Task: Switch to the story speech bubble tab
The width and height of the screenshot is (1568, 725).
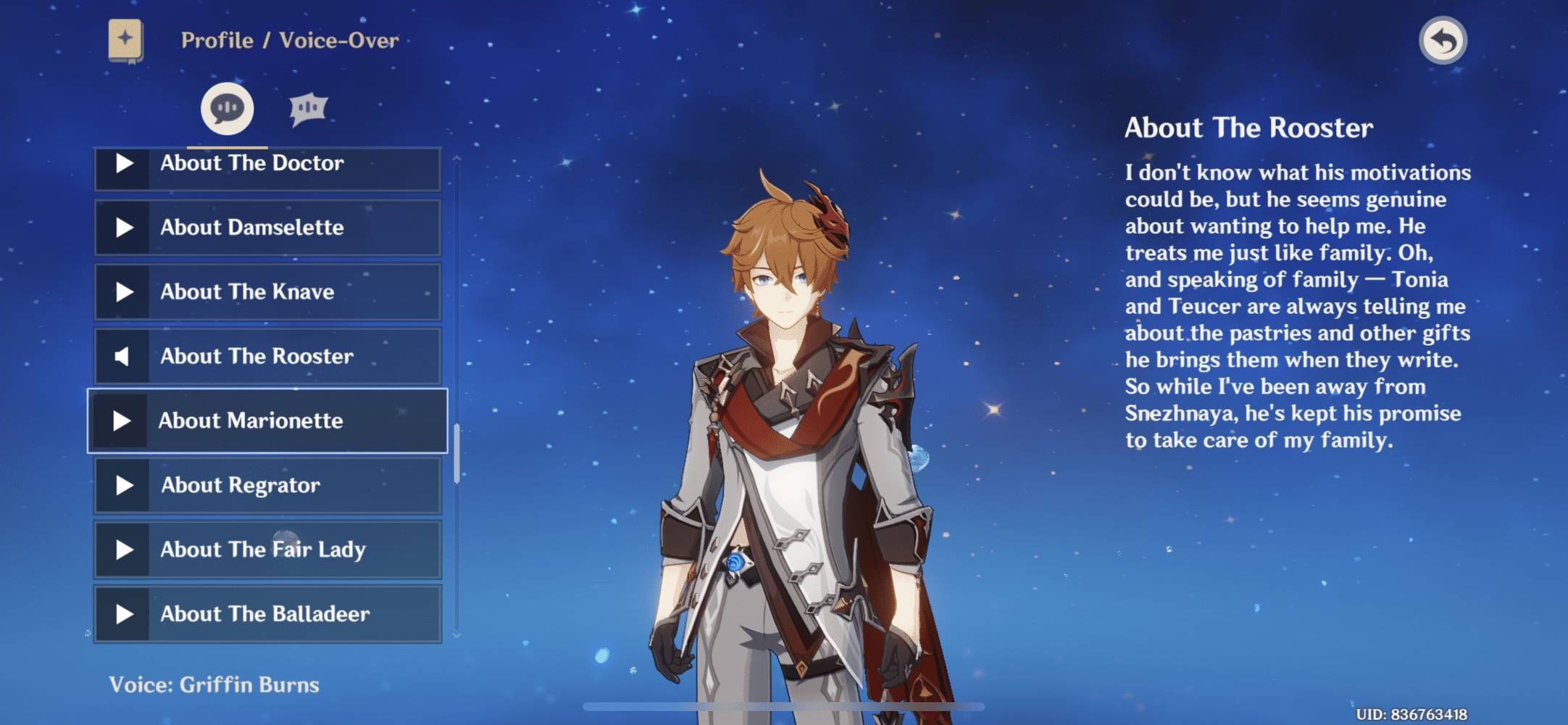Action: [x=227, y=109]
